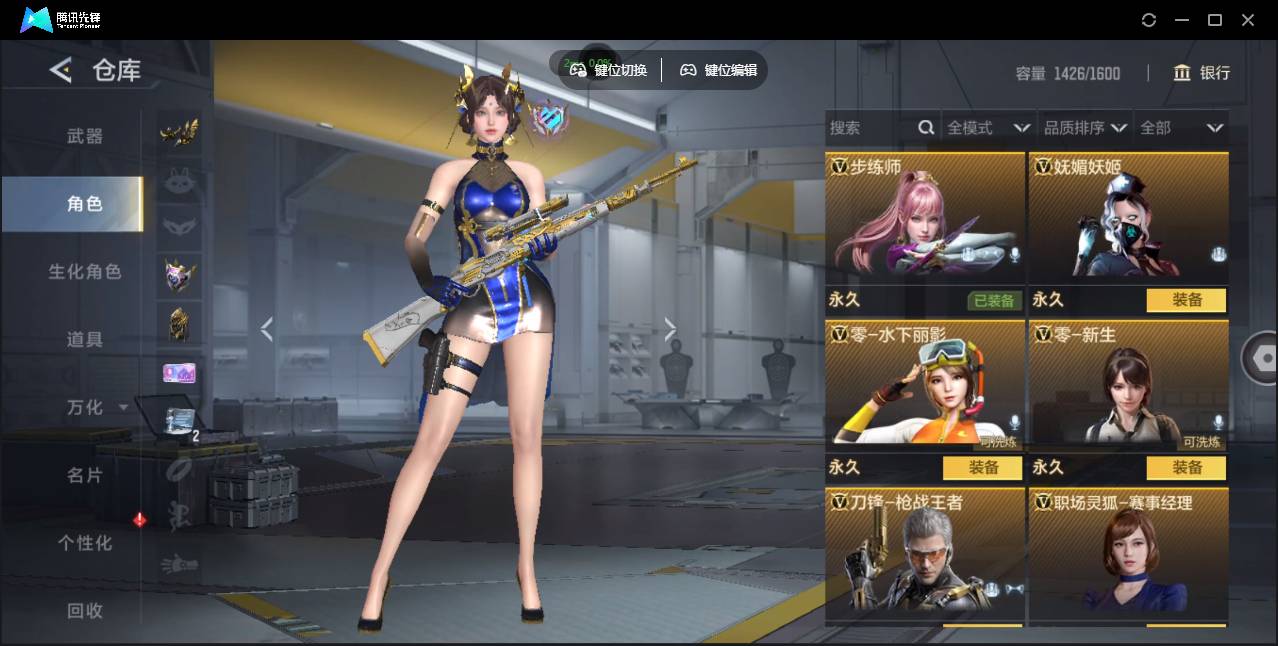1278x646 pixels.
Task: Open the 回收 recycle section
Action: tap(85, 610)
